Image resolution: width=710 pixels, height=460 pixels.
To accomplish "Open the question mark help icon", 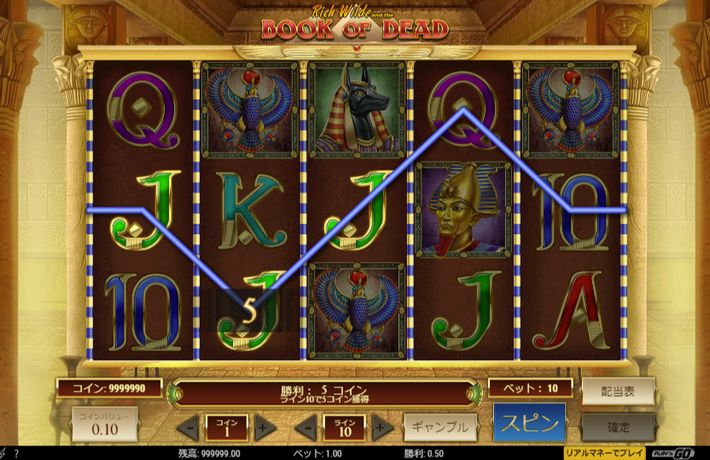I will (x=18, y=453).
